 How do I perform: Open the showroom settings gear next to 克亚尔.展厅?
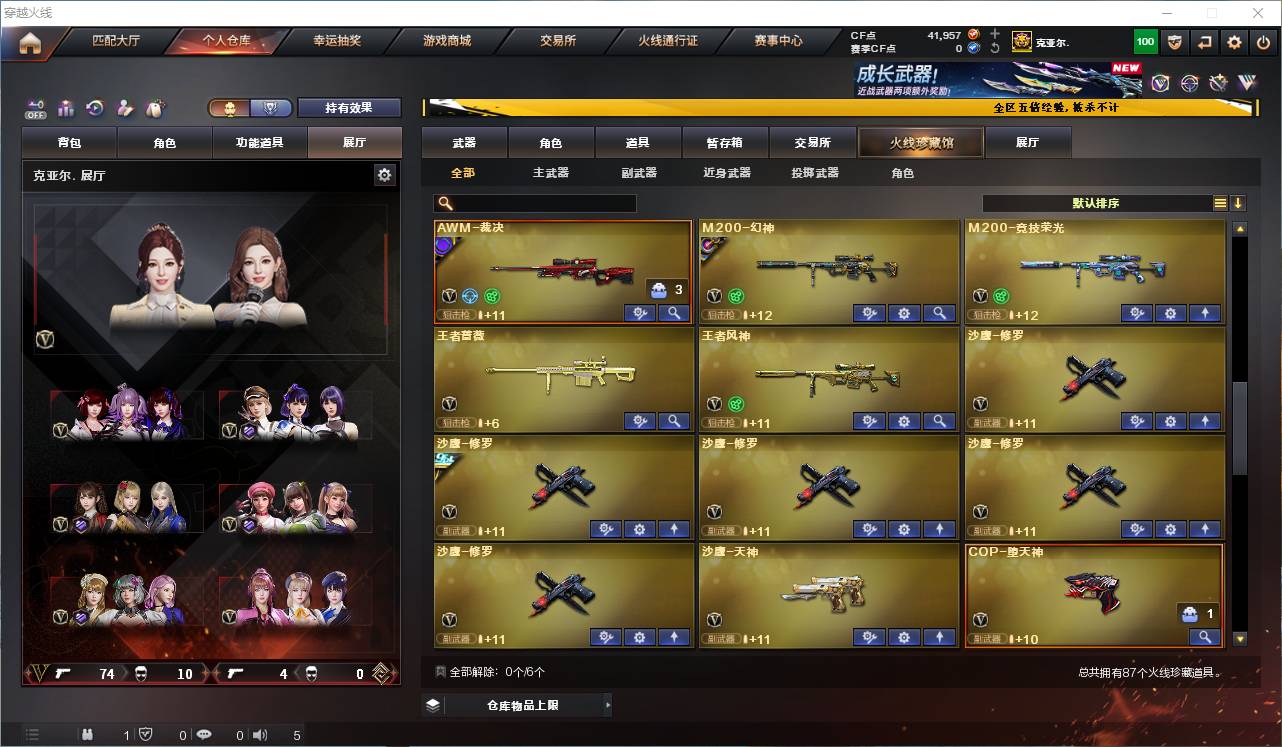[x=385, y=174]
